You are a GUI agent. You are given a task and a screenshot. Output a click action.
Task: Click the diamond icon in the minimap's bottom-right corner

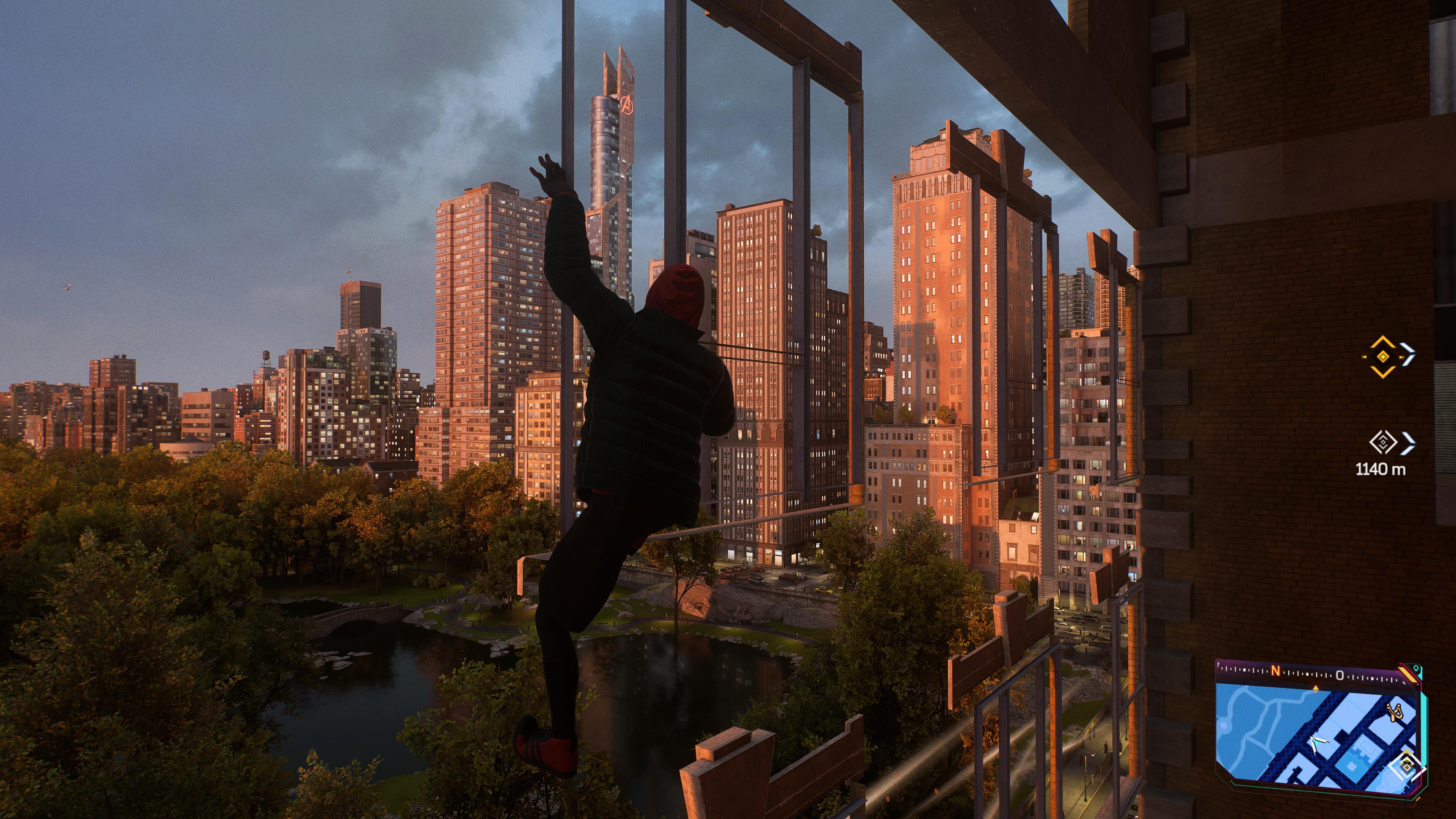click(x=1407, y=764)
